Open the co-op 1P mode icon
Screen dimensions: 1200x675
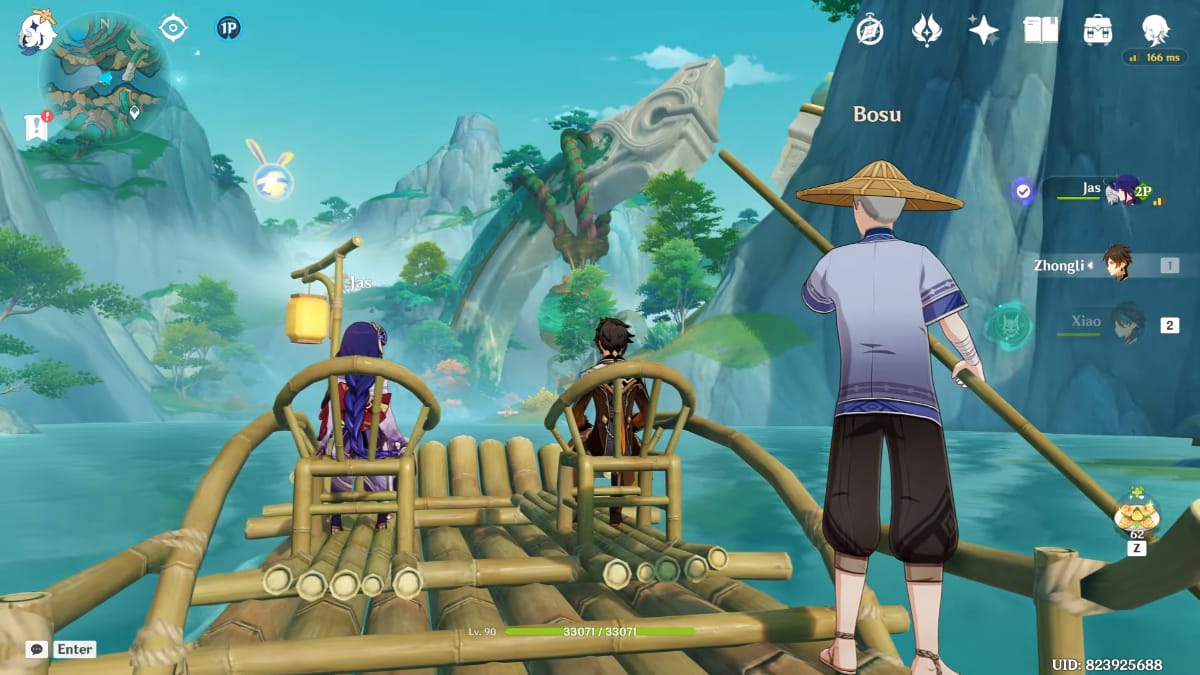(x=228, y=28)
